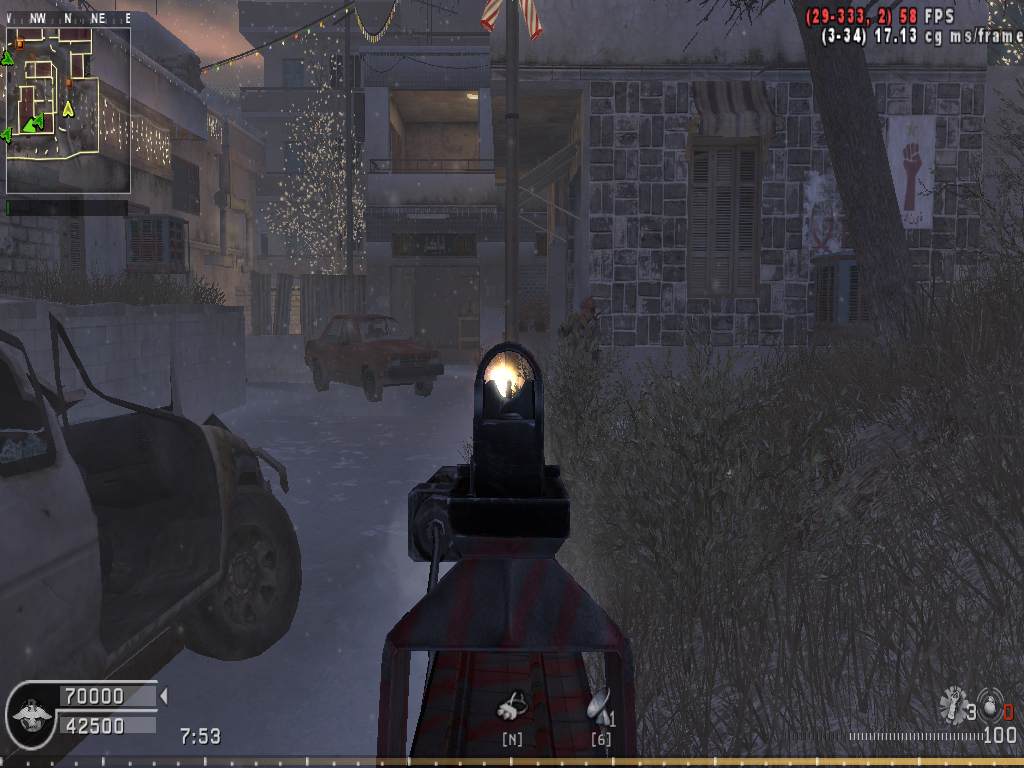Select the yellow player arrow on the minimap
The height and width of the screenshot is (768, 1024).
(x=68, y=108)
